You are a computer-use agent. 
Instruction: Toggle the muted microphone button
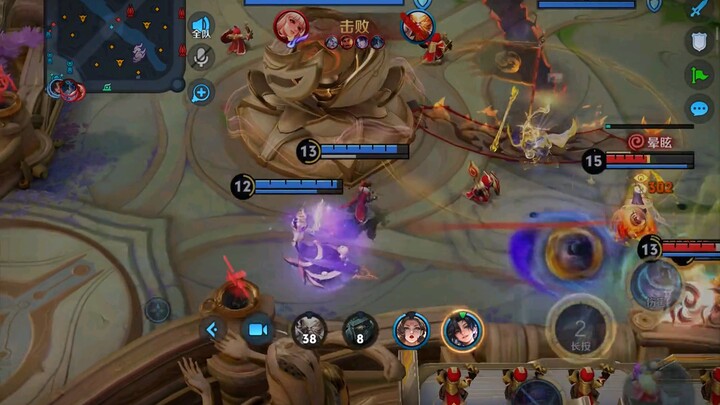202,59
